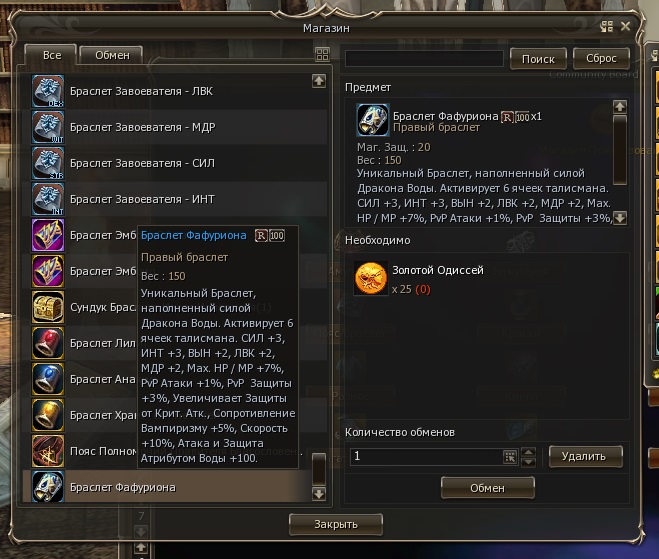Reset the search with Сброс

click(601, 59)
